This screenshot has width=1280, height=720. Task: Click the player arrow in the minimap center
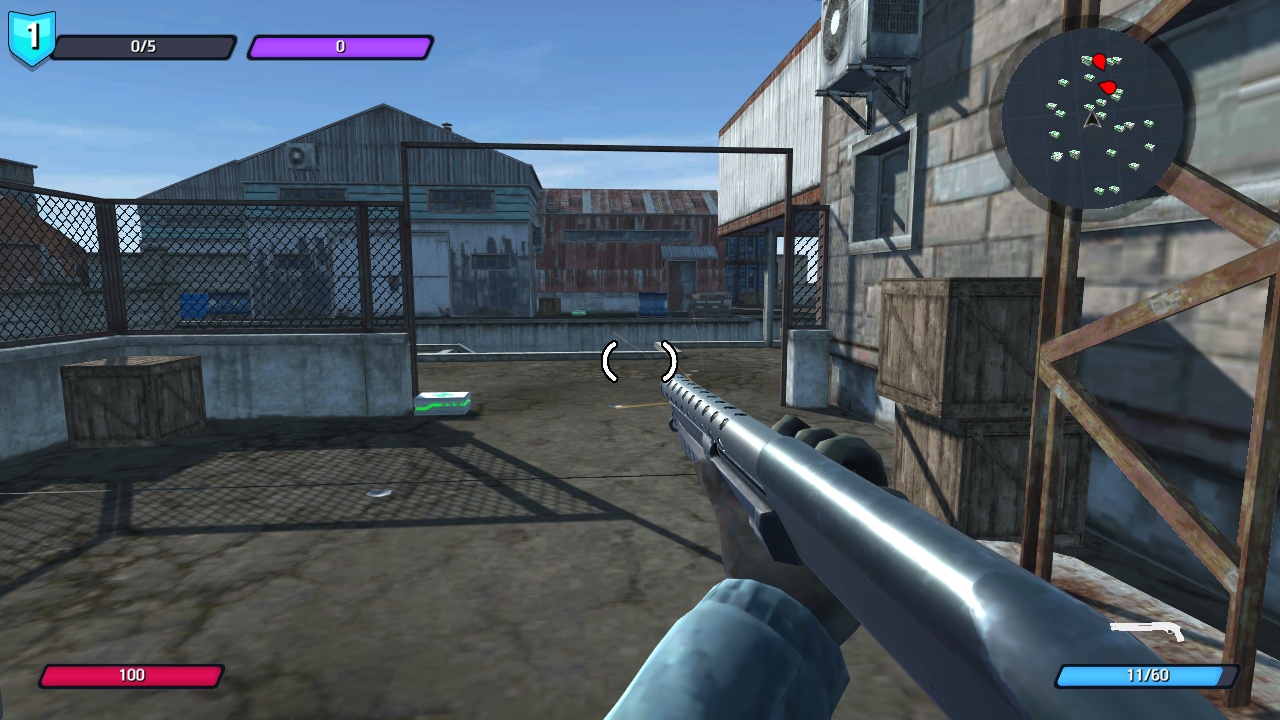point(1092,122)
